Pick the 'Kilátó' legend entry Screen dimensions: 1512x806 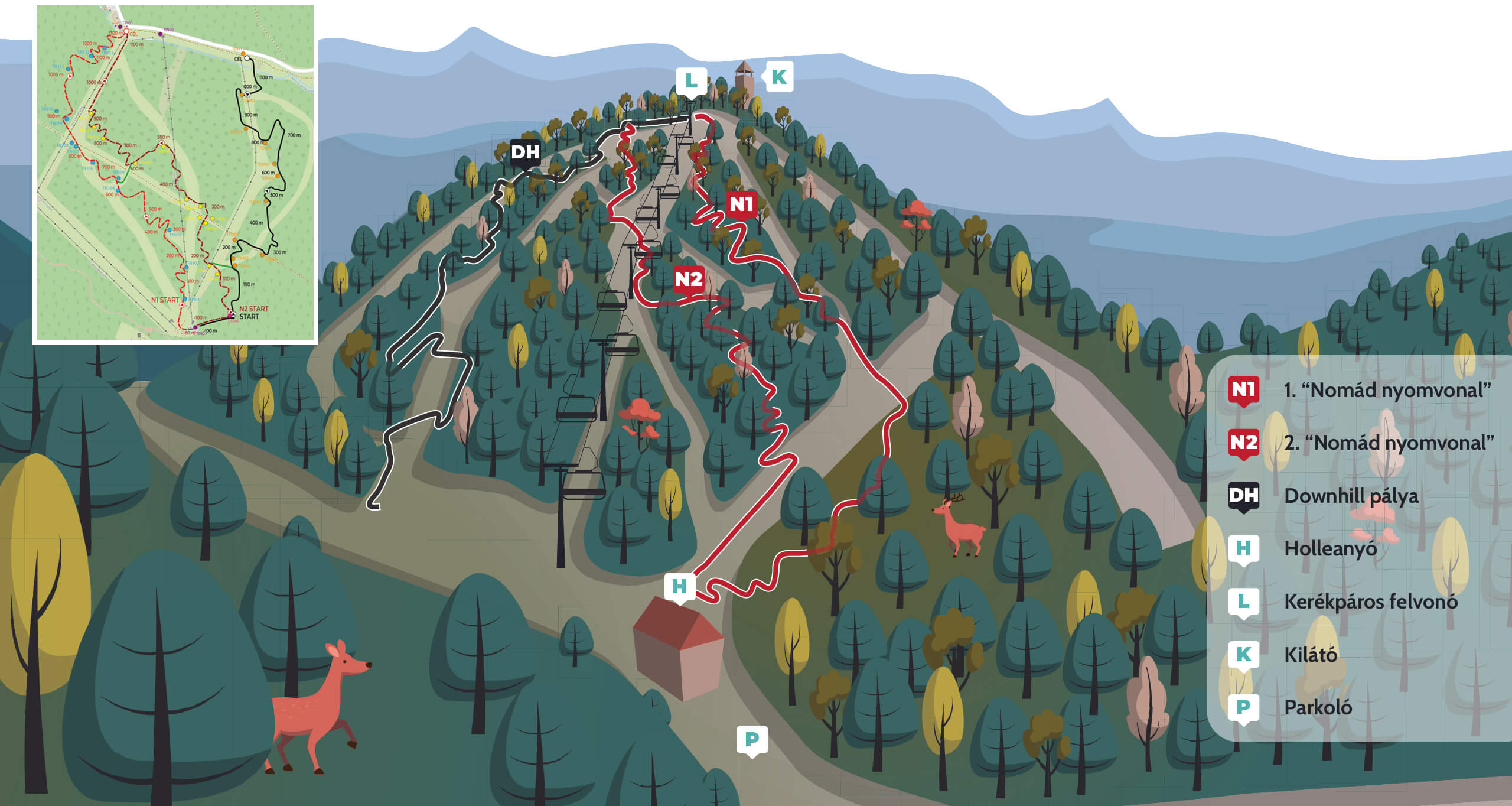(1311, 655)
